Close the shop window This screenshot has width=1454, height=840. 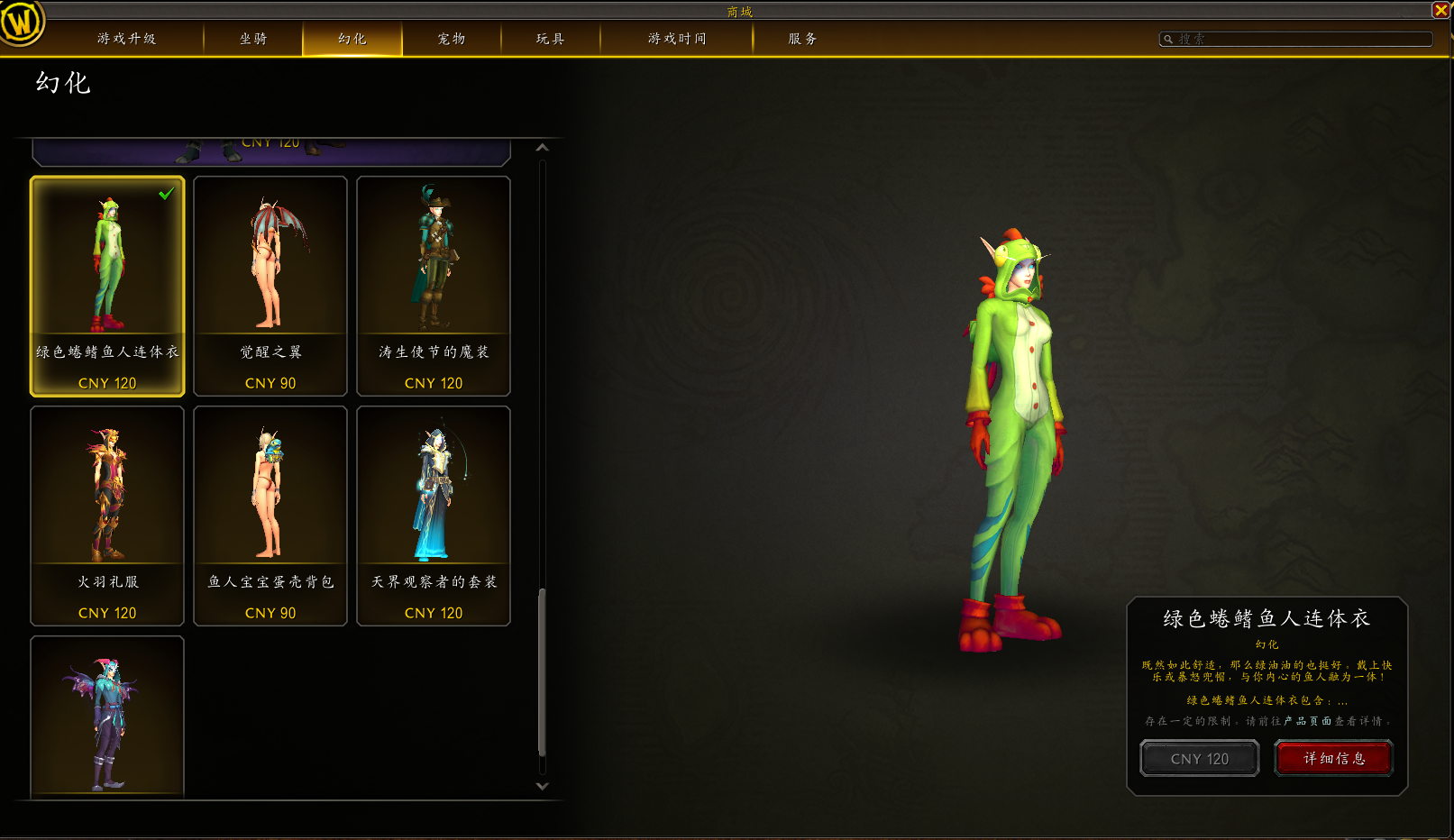1441,10
